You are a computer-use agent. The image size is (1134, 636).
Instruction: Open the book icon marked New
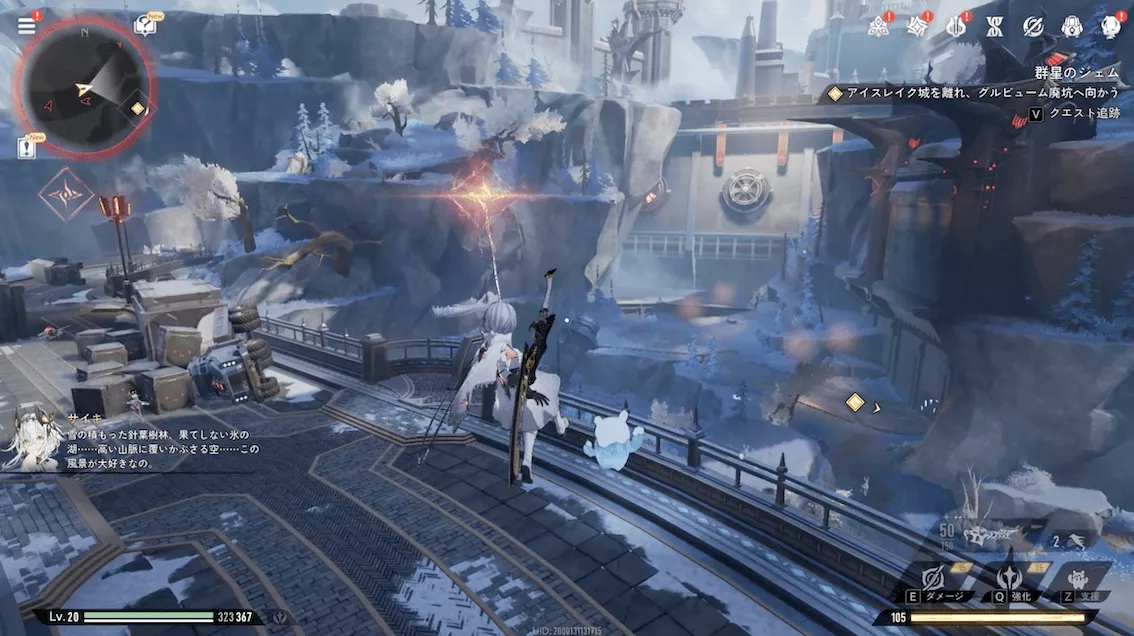point(146,24)
